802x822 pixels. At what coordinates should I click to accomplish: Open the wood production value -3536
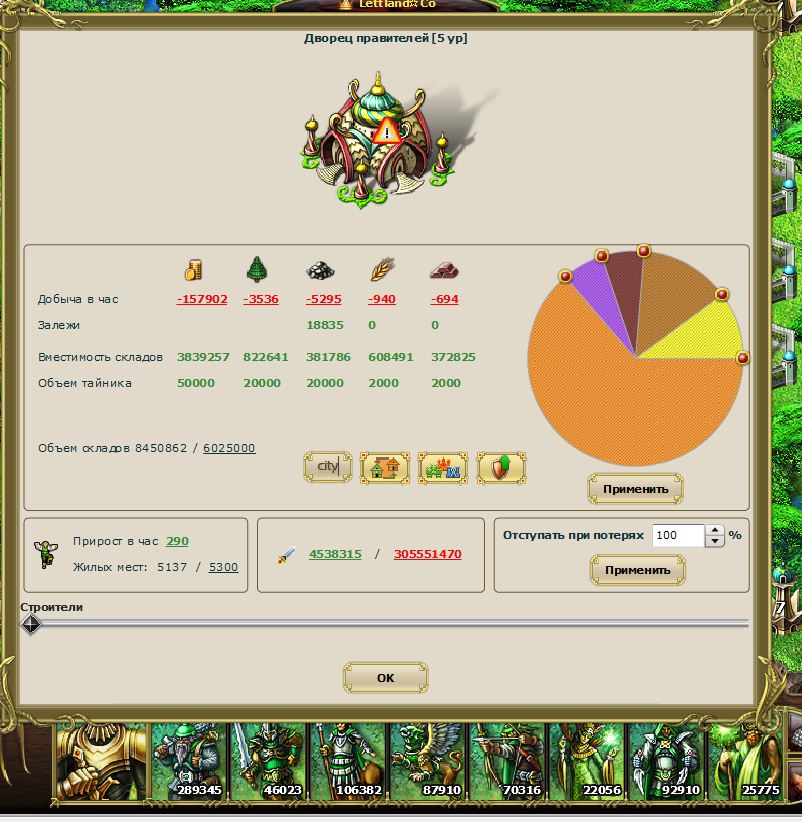click(x=261, y=299)
